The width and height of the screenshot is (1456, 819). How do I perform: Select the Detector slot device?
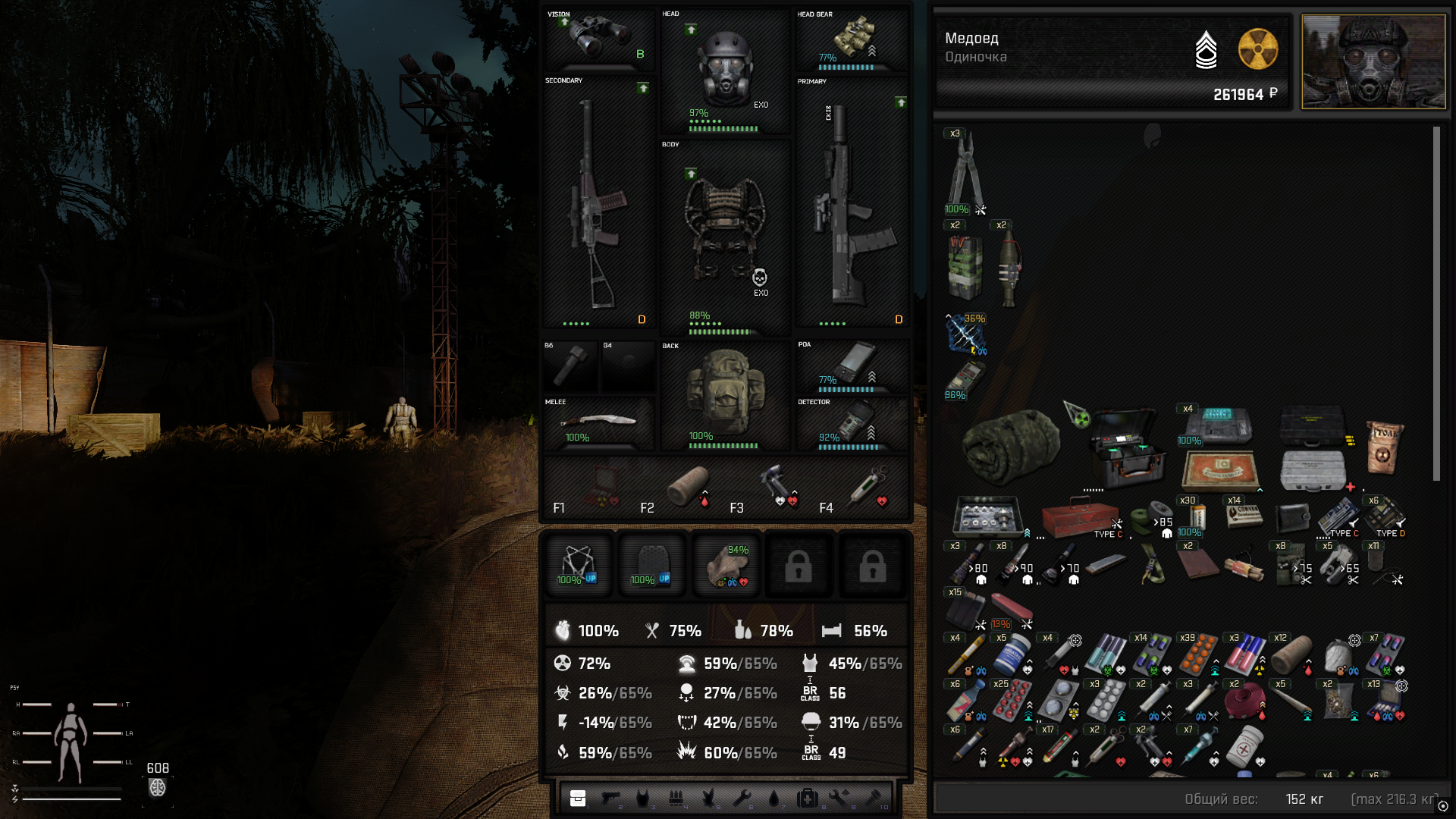(852, 423)
